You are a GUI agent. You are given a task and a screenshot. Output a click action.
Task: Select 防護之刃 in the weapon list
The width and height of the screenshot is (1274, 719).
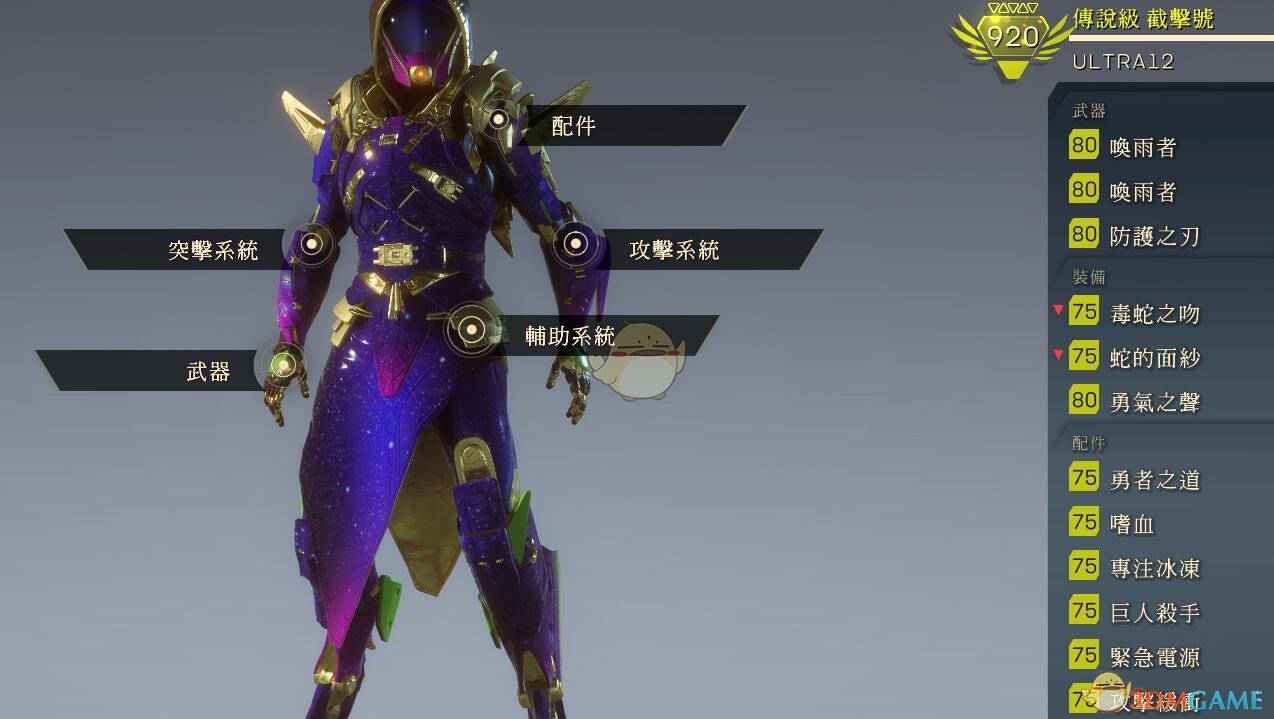click(1154, 236)
